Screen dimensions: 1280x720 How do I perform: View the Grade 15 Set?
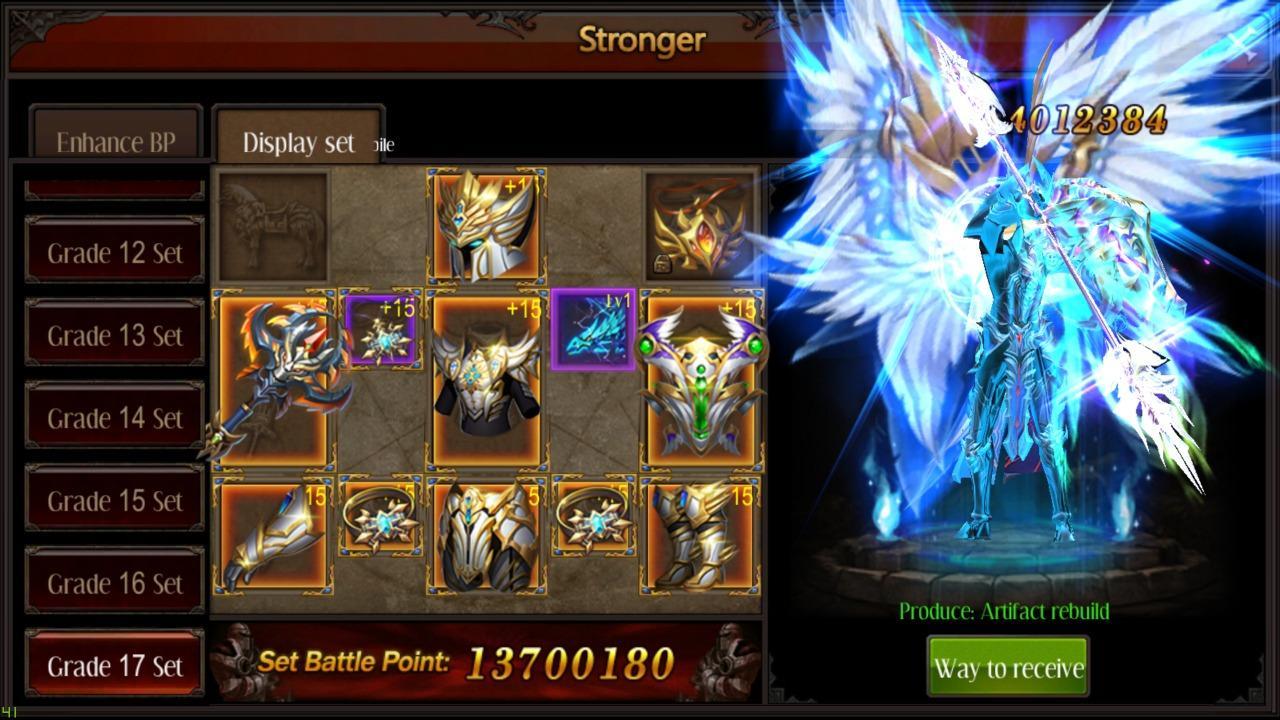[113, 499]
